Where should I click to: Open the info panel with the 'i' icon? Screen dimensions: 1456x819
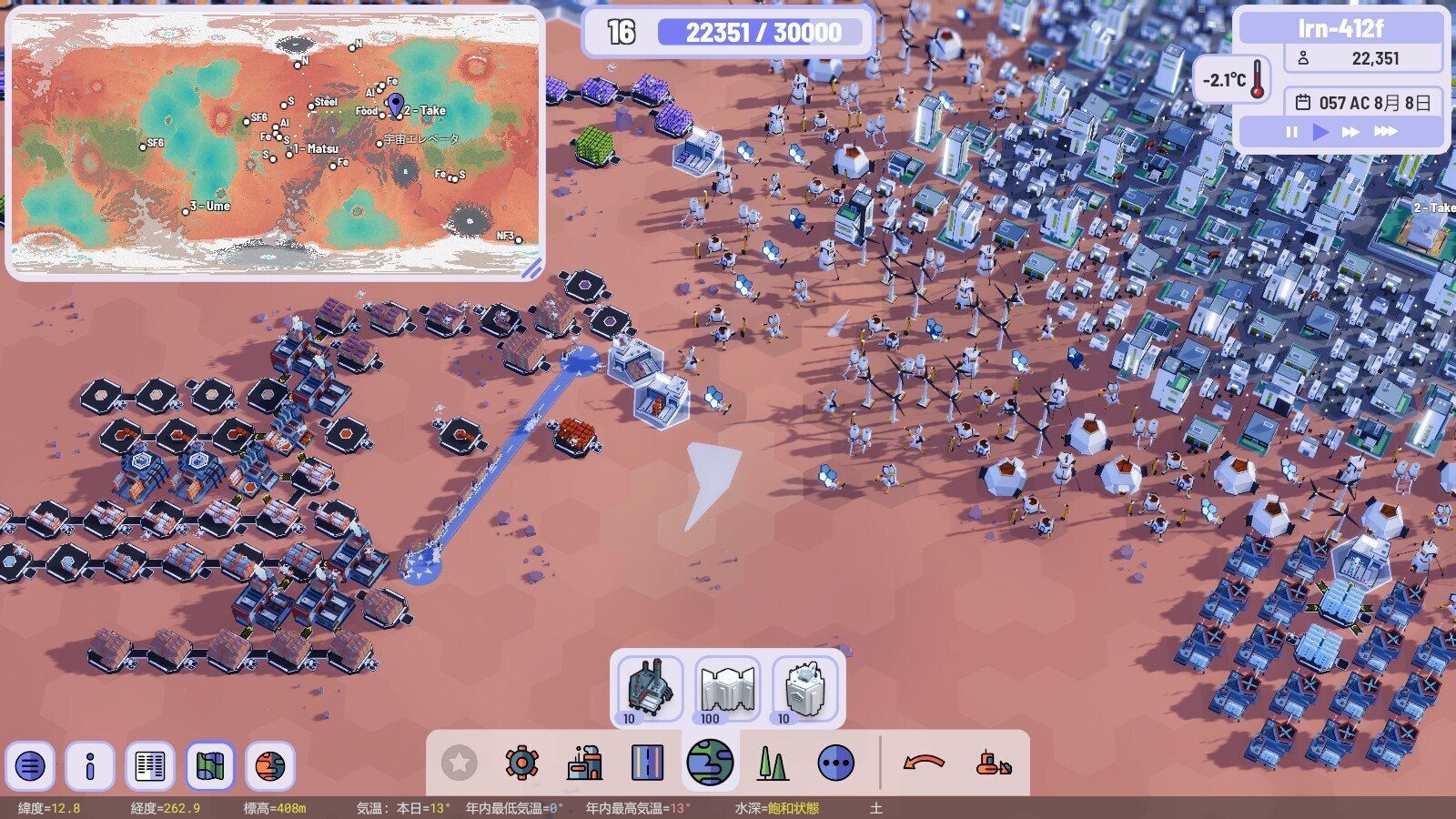90,765
